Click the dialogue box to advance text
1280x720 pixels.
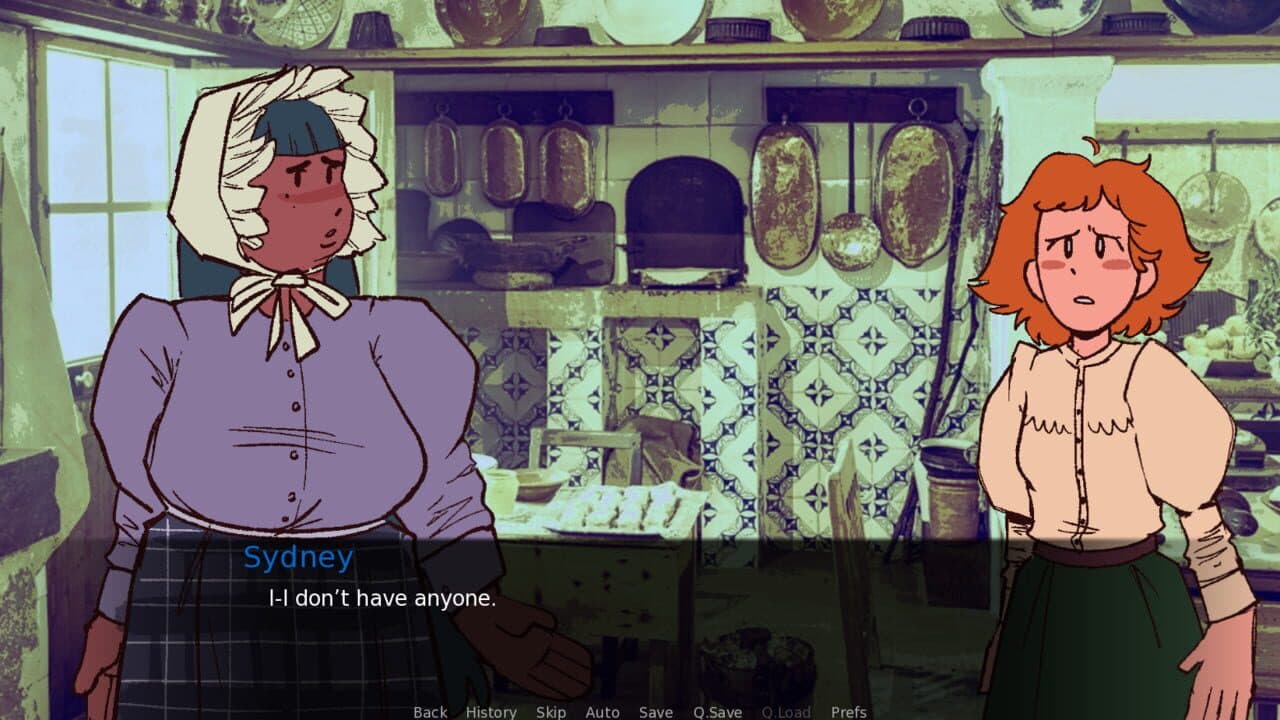click(640, 620)
